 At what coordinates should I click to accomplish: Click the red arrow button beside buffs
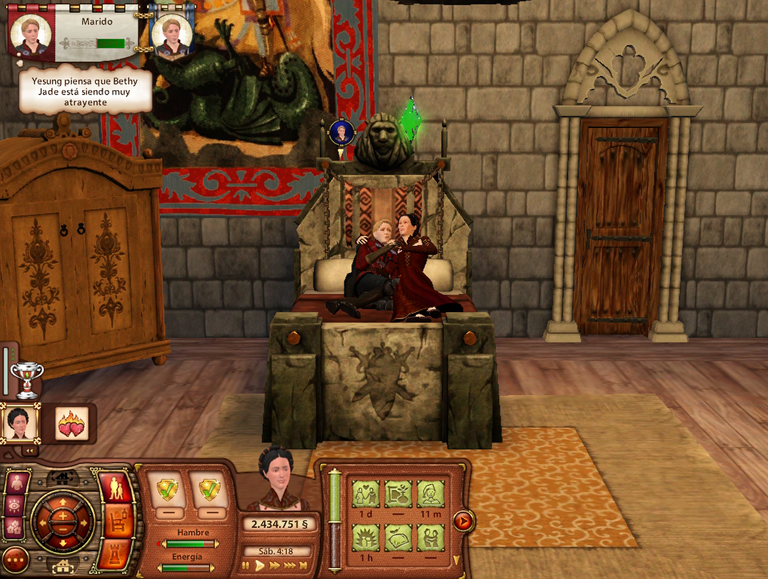[463, 520]
